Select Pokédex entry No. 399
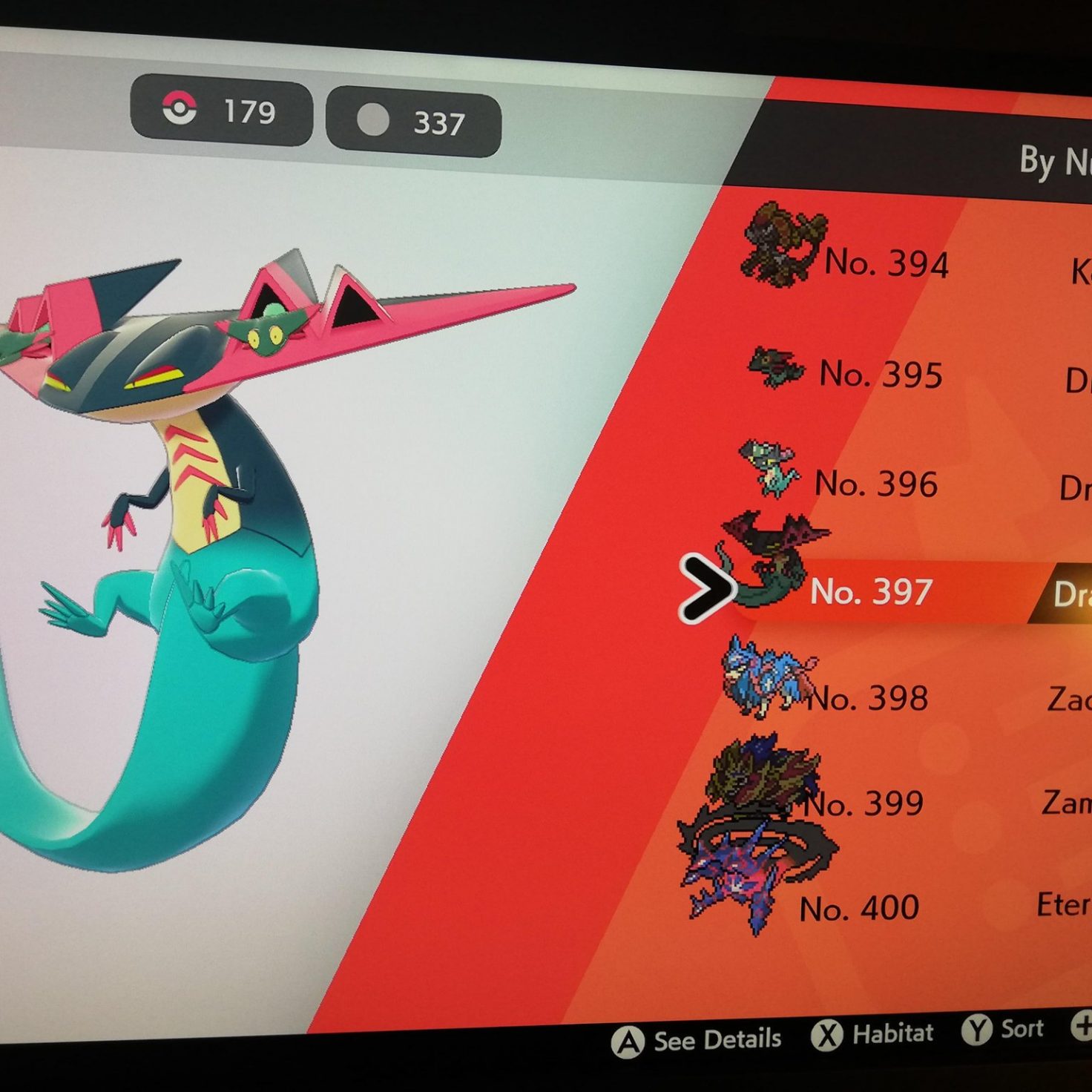 coord(864,803)
